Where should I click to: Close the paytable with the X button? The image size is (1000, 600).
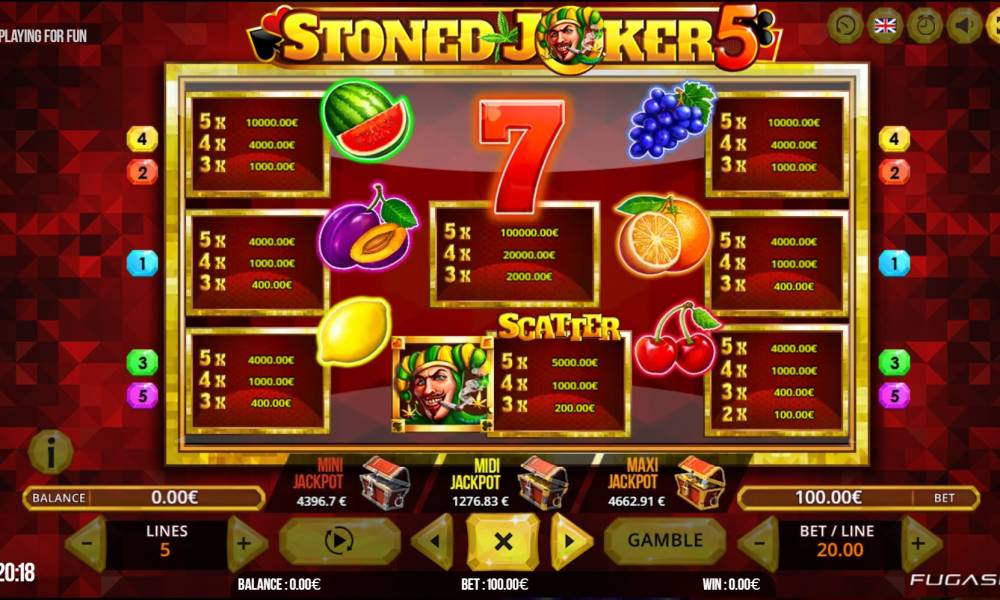click(503, 541)
